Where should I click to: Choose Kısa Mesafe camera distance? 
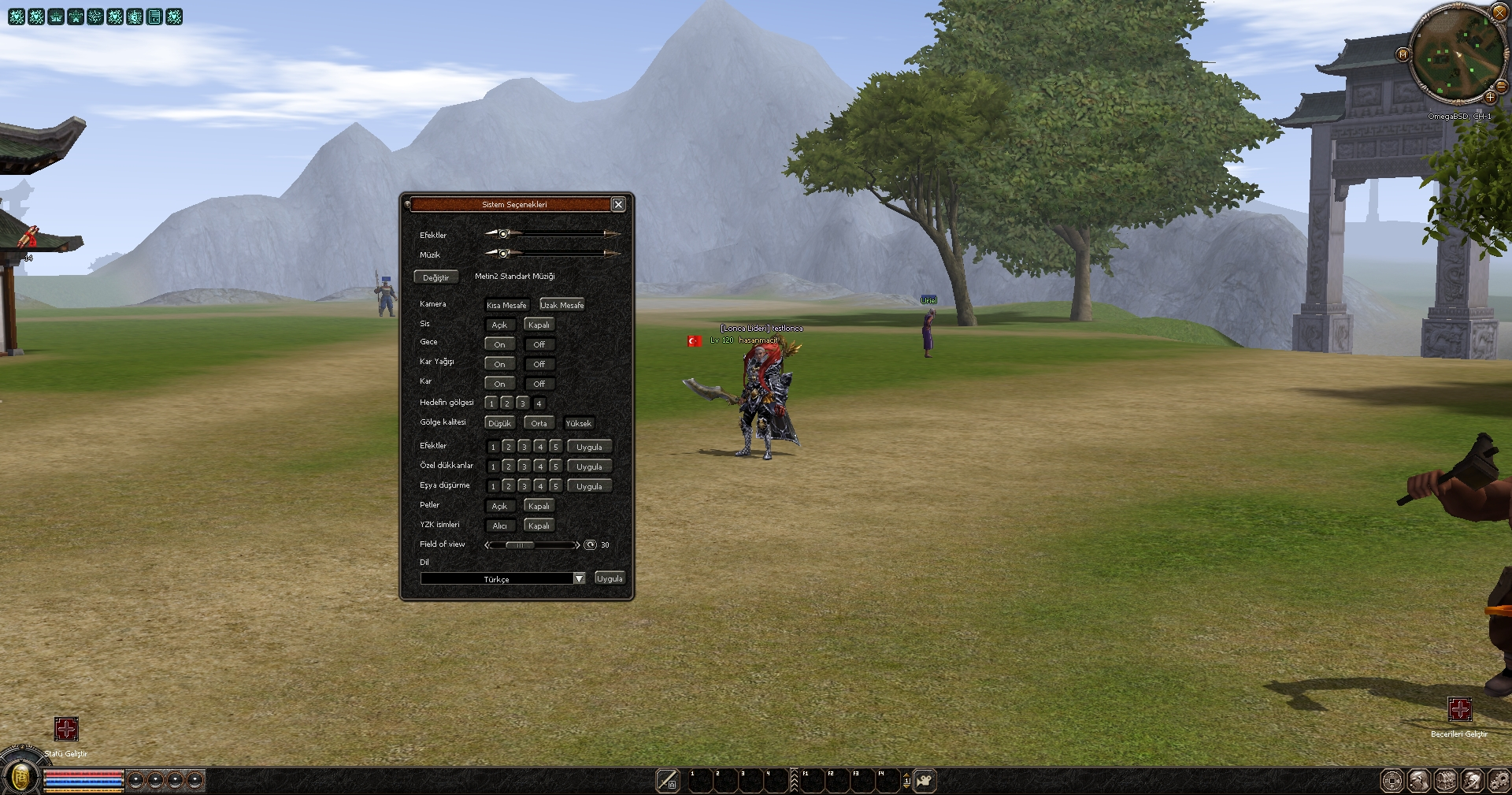coord(506,305)
